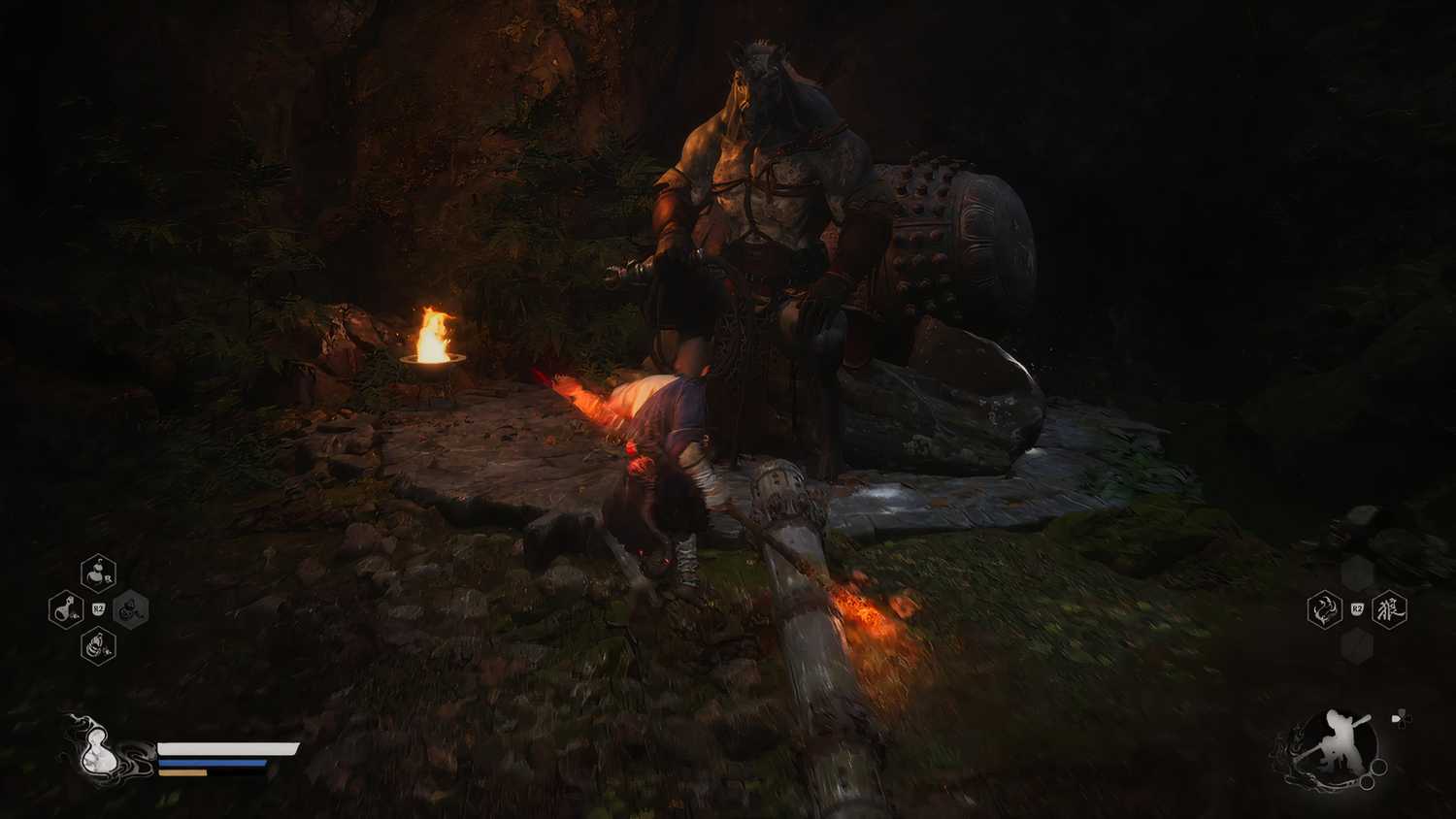1456x819 pixels.
Task: Select the topmost hexagon icon with R1 label
Action: [x=95, y=573]
